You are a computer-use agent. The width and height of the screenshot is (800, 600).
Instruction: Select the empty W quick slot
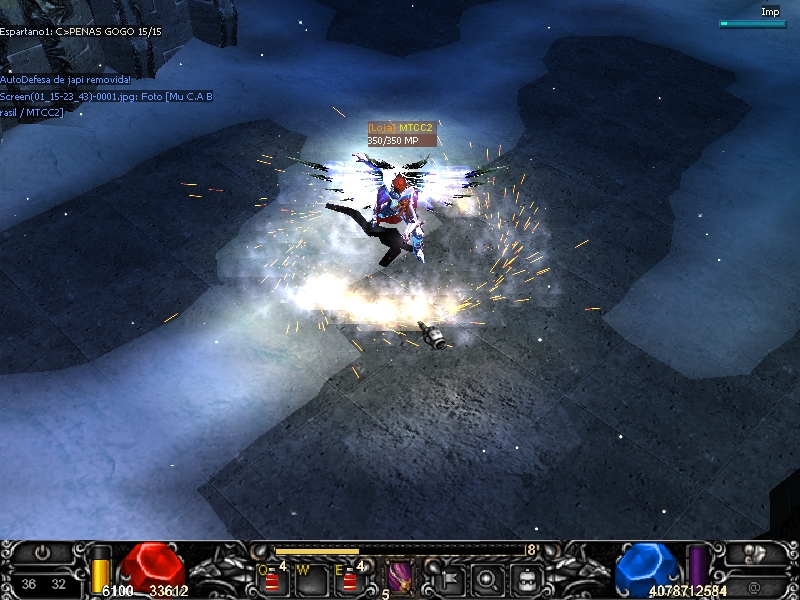[310, 579]
